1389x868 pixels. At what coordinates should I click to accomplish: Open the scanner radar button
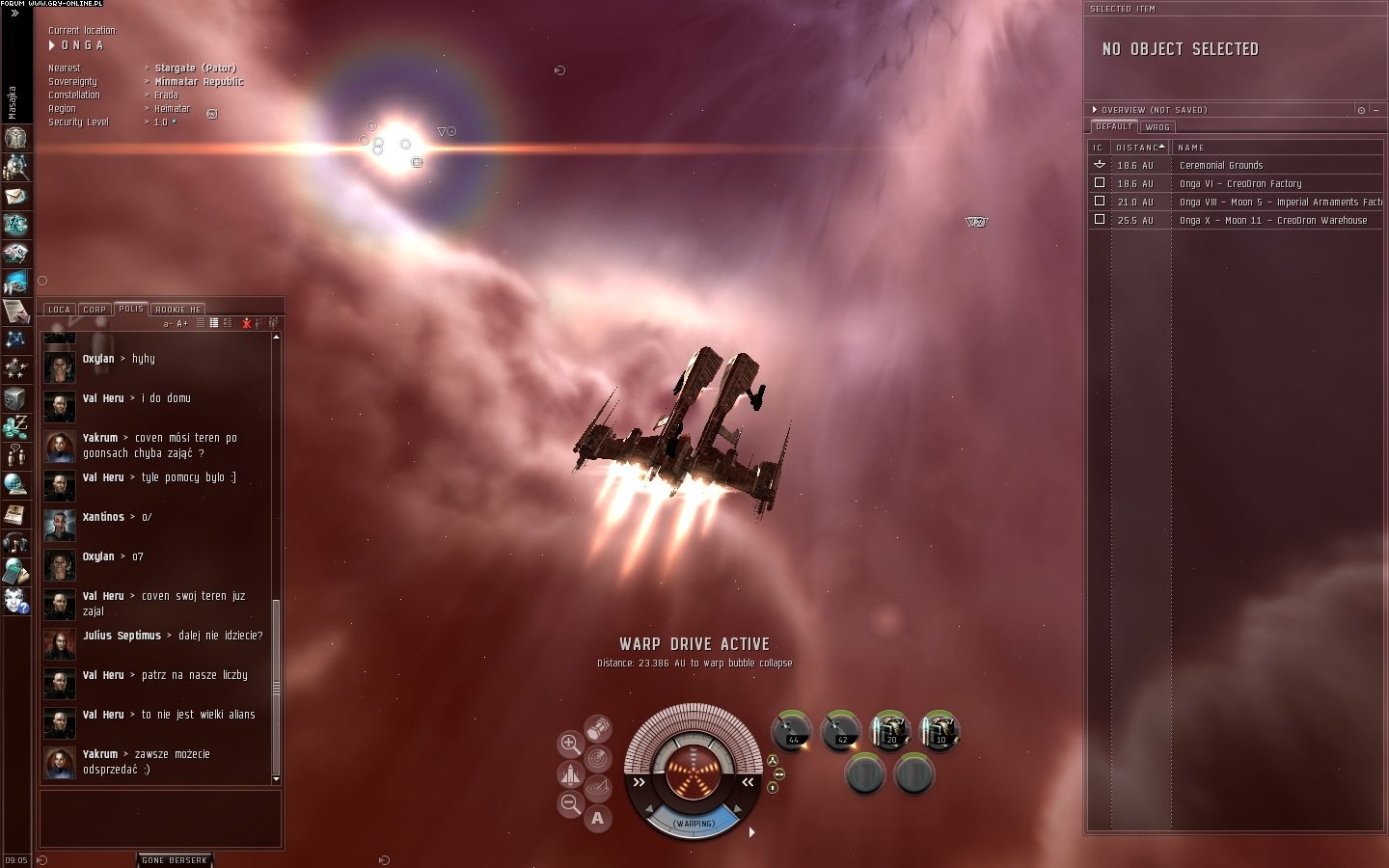598,759
